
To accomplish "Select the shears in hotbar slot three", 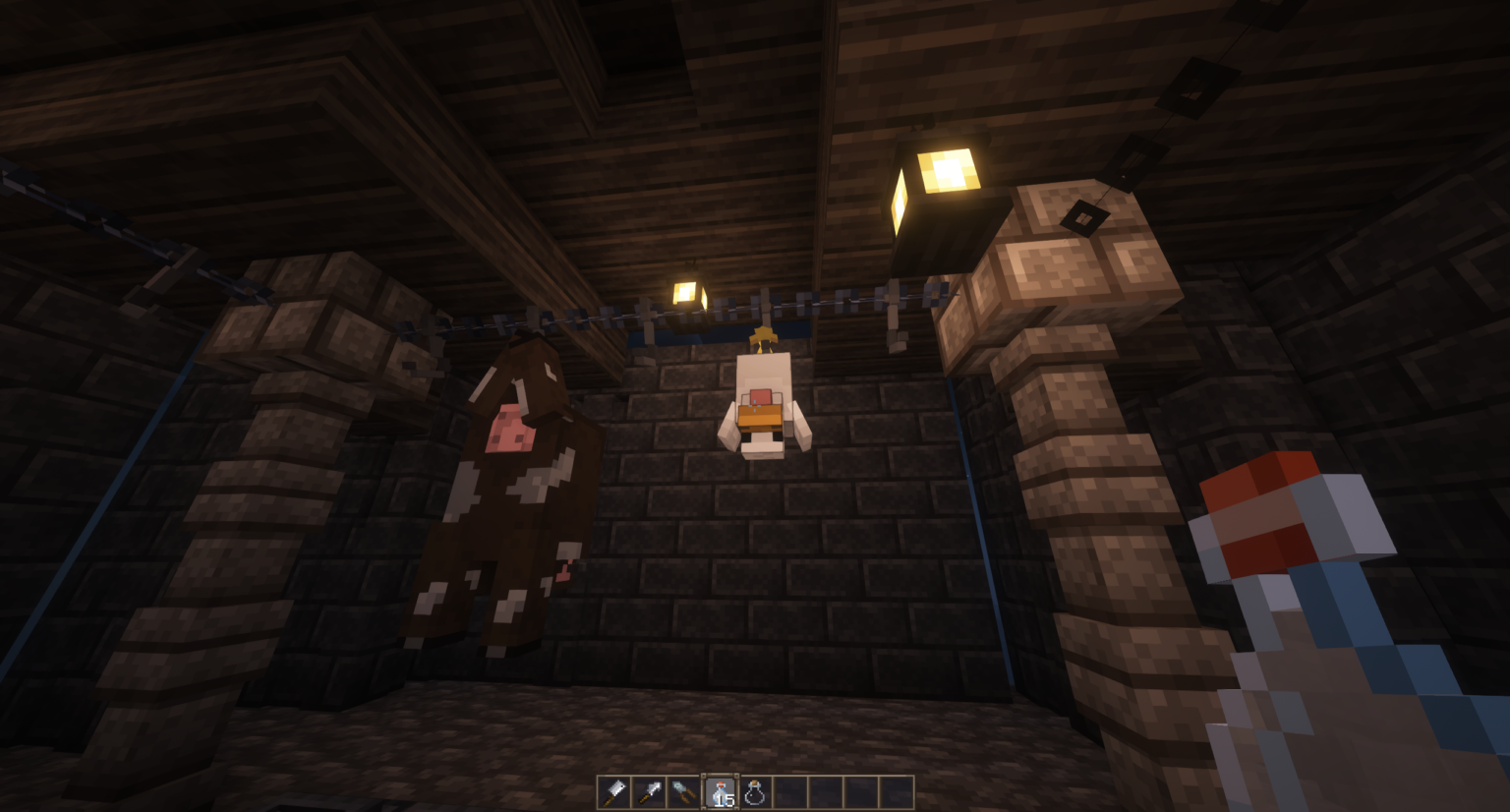I will pos(683,790).
